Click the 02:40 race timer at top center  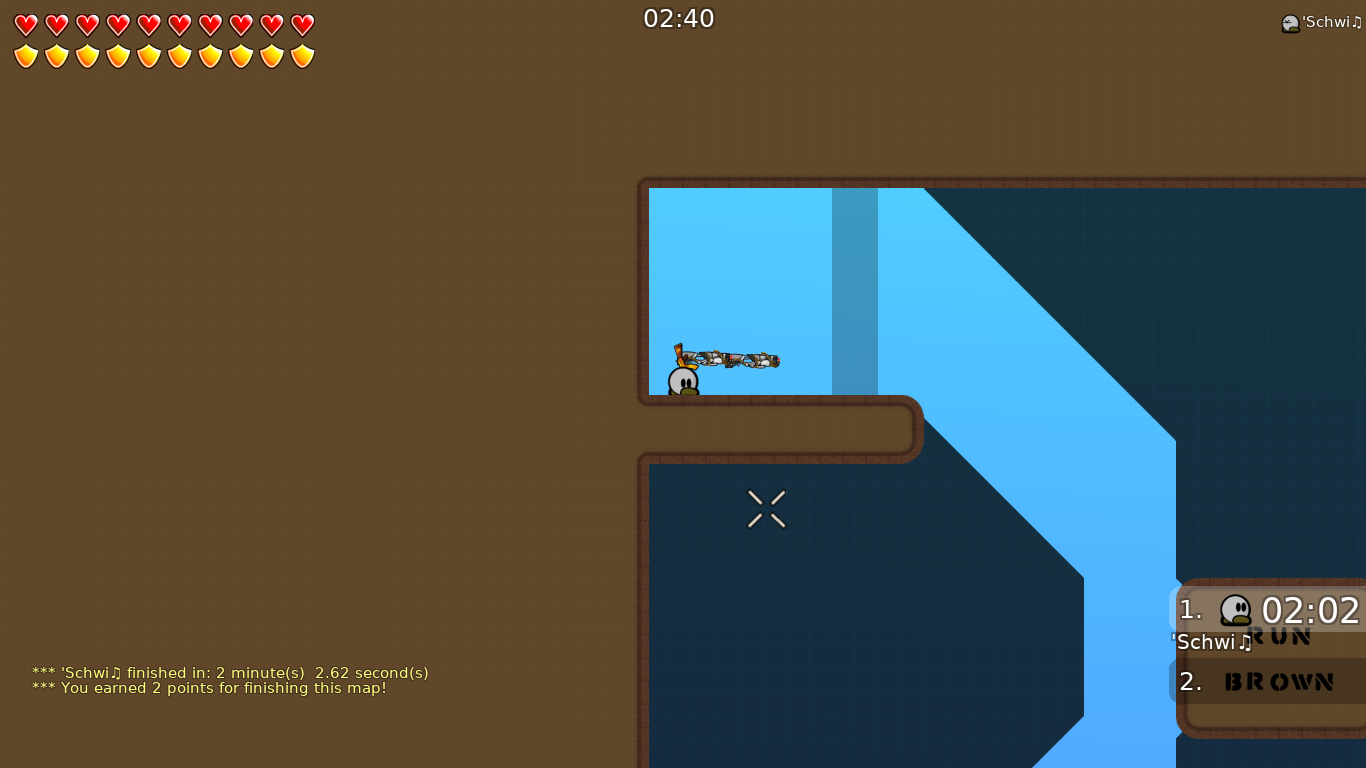pos(679,18)
